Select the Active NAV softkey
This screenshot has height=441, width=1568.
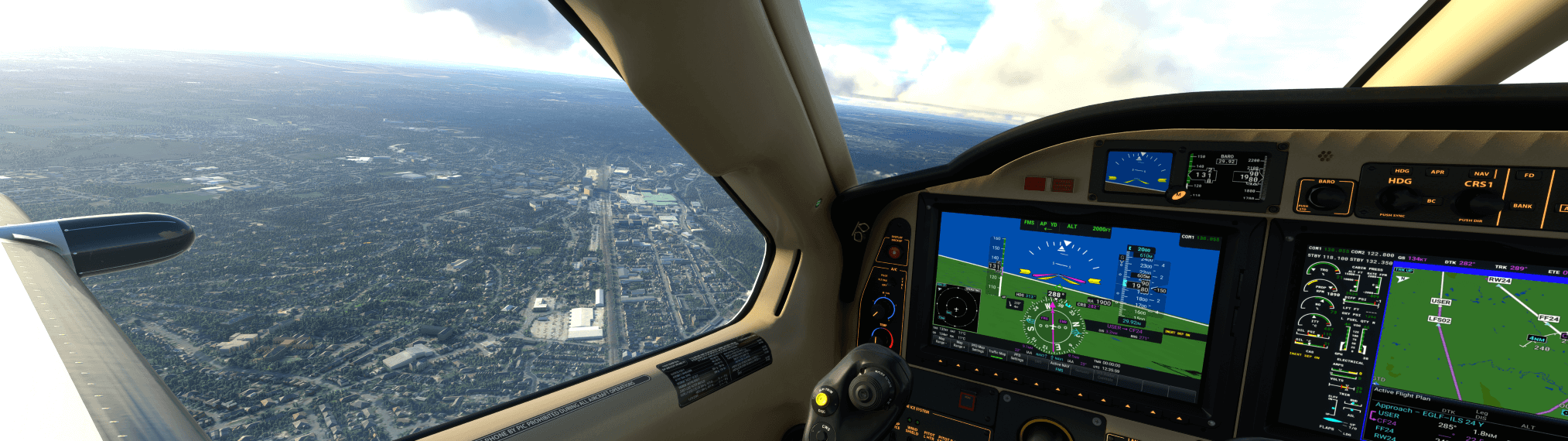coord(1059,363)
